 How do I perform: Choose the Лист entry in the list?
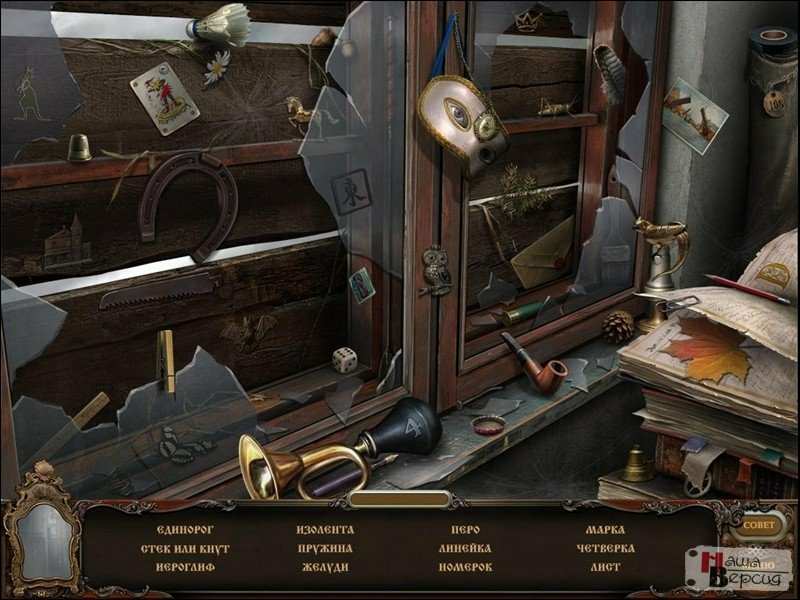click(605, 567)
